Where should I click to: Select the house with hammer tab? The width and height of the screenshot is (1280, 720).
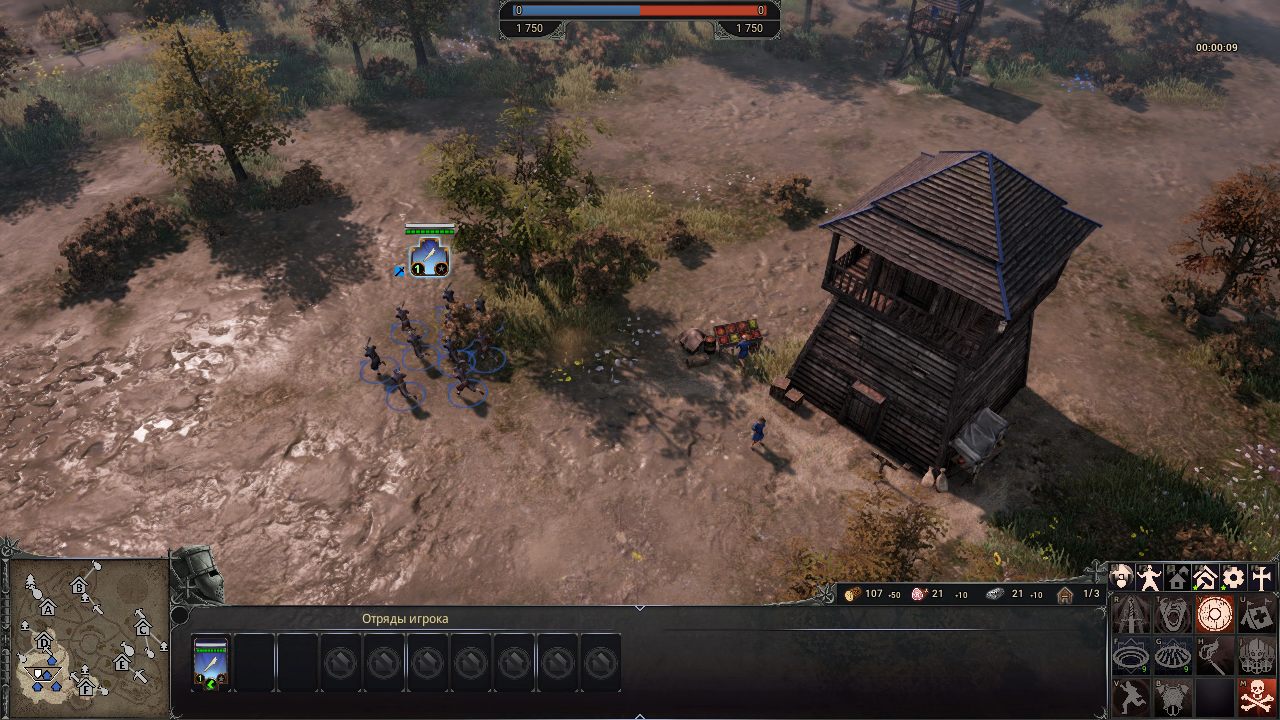coord(1206,578)
